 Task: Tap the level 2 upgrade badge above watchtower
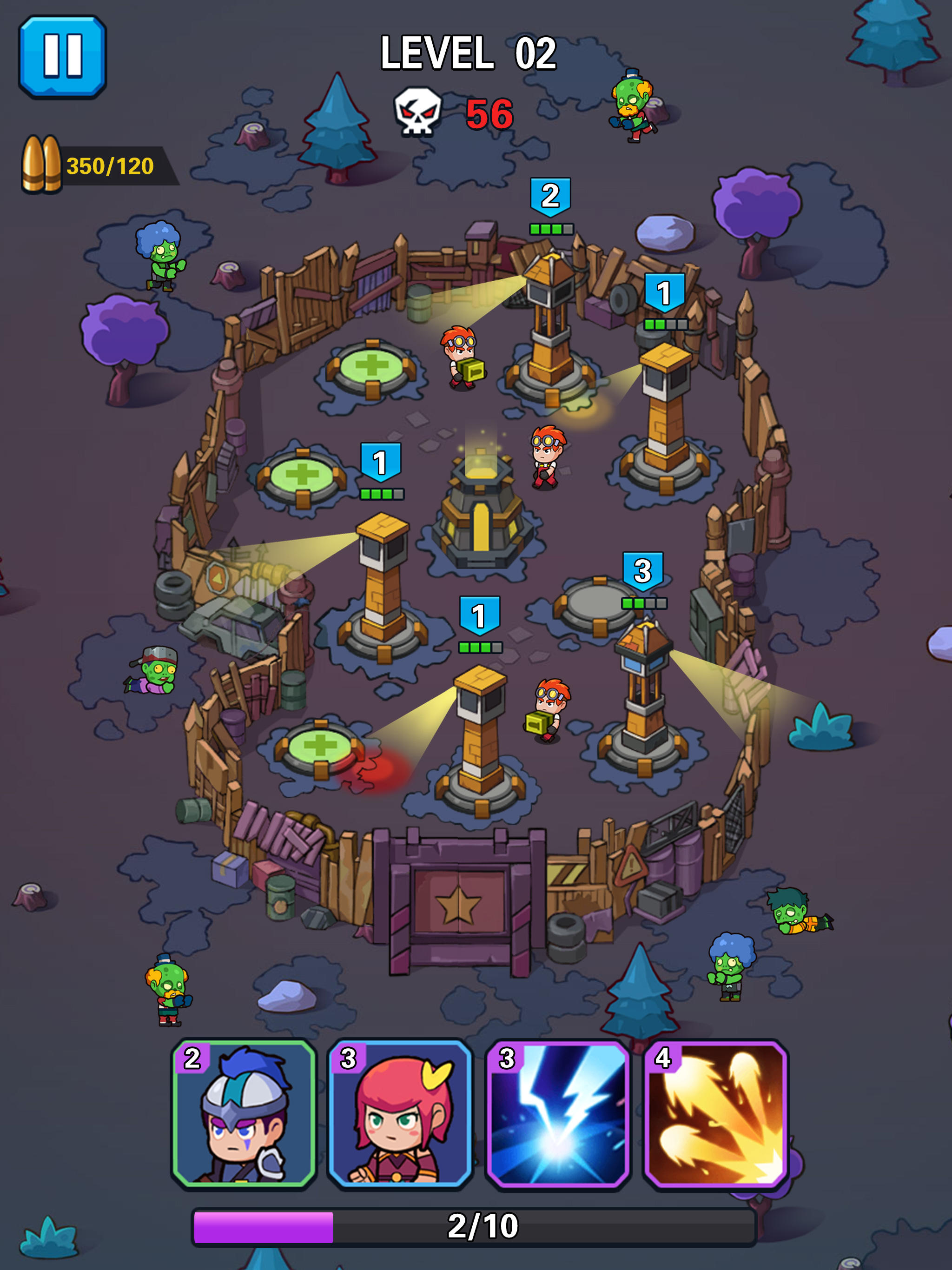[550, 196]
